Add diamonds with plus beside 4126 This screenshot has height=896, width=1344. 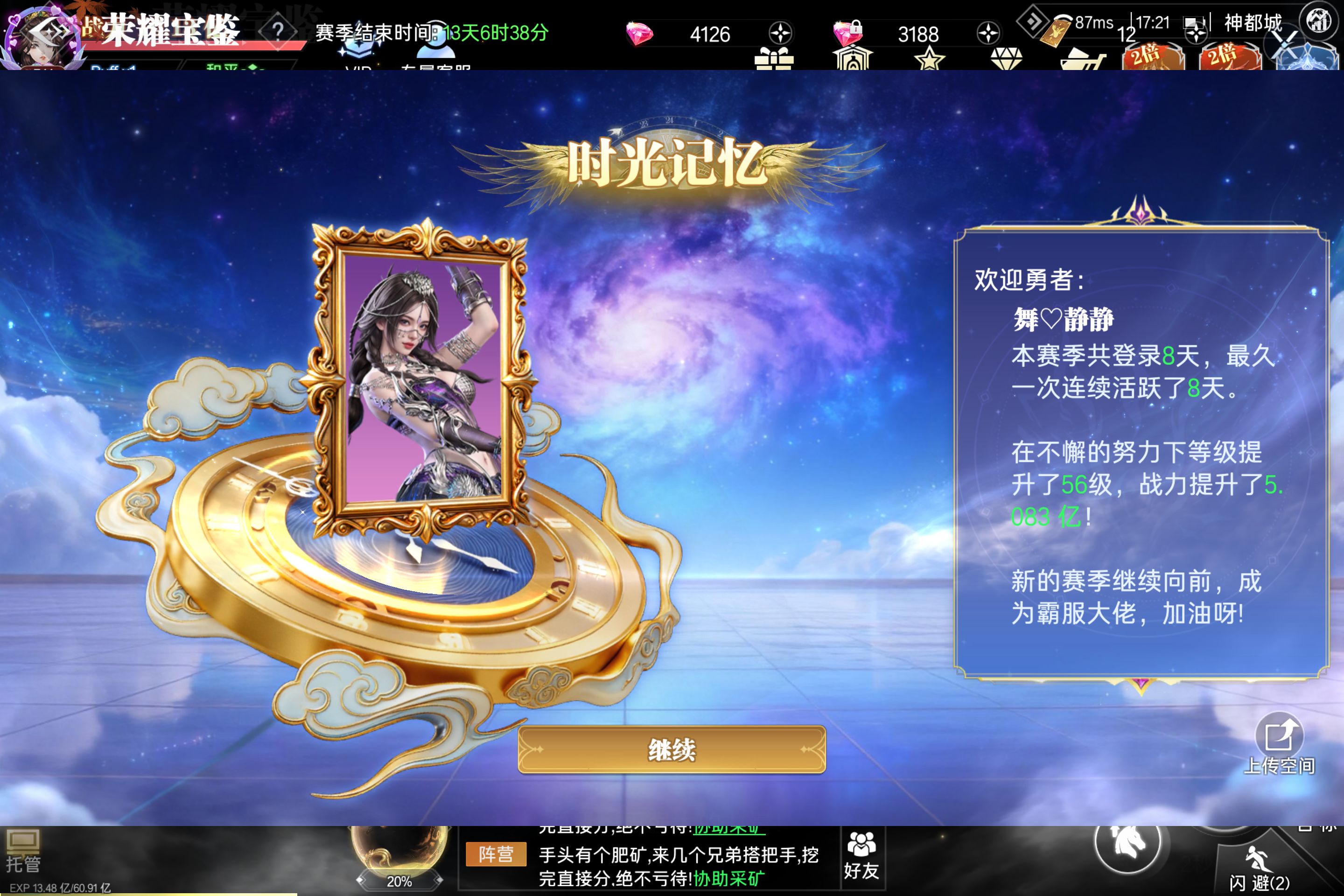779,33
